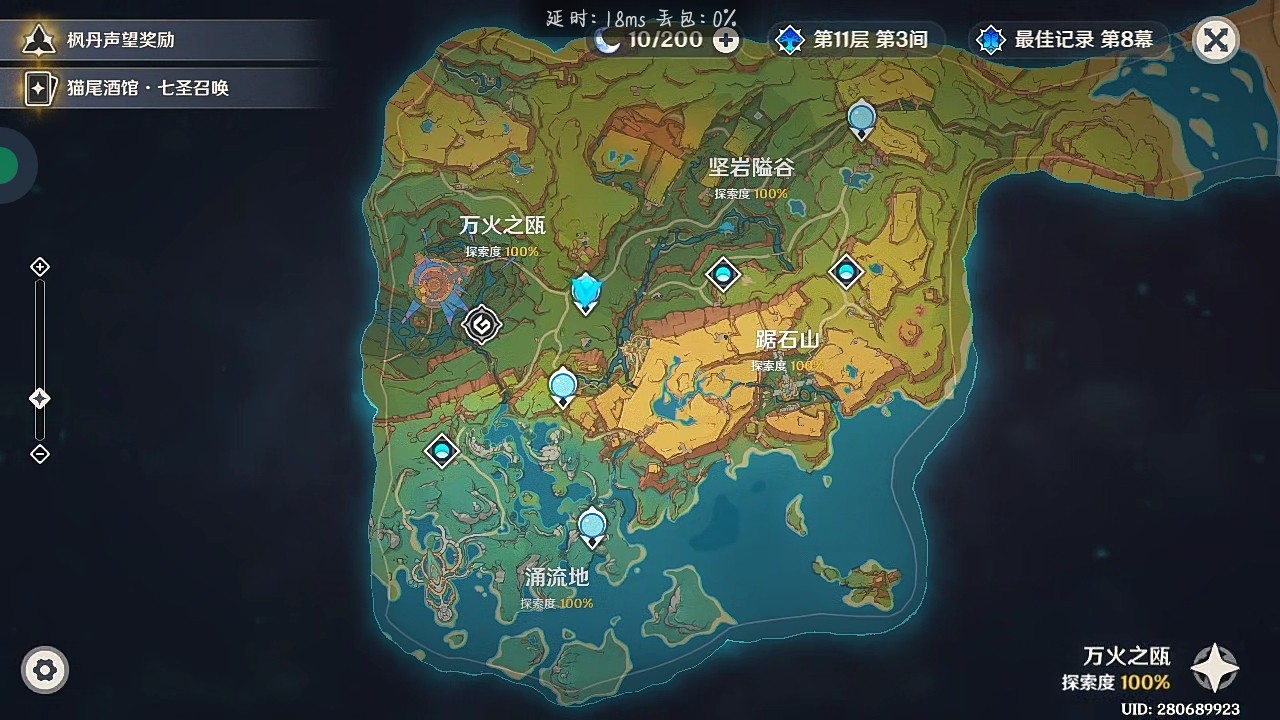1280x720 pixels.
Task: Zoom in the map with the plus control
Action: click(x=40, y=267)
